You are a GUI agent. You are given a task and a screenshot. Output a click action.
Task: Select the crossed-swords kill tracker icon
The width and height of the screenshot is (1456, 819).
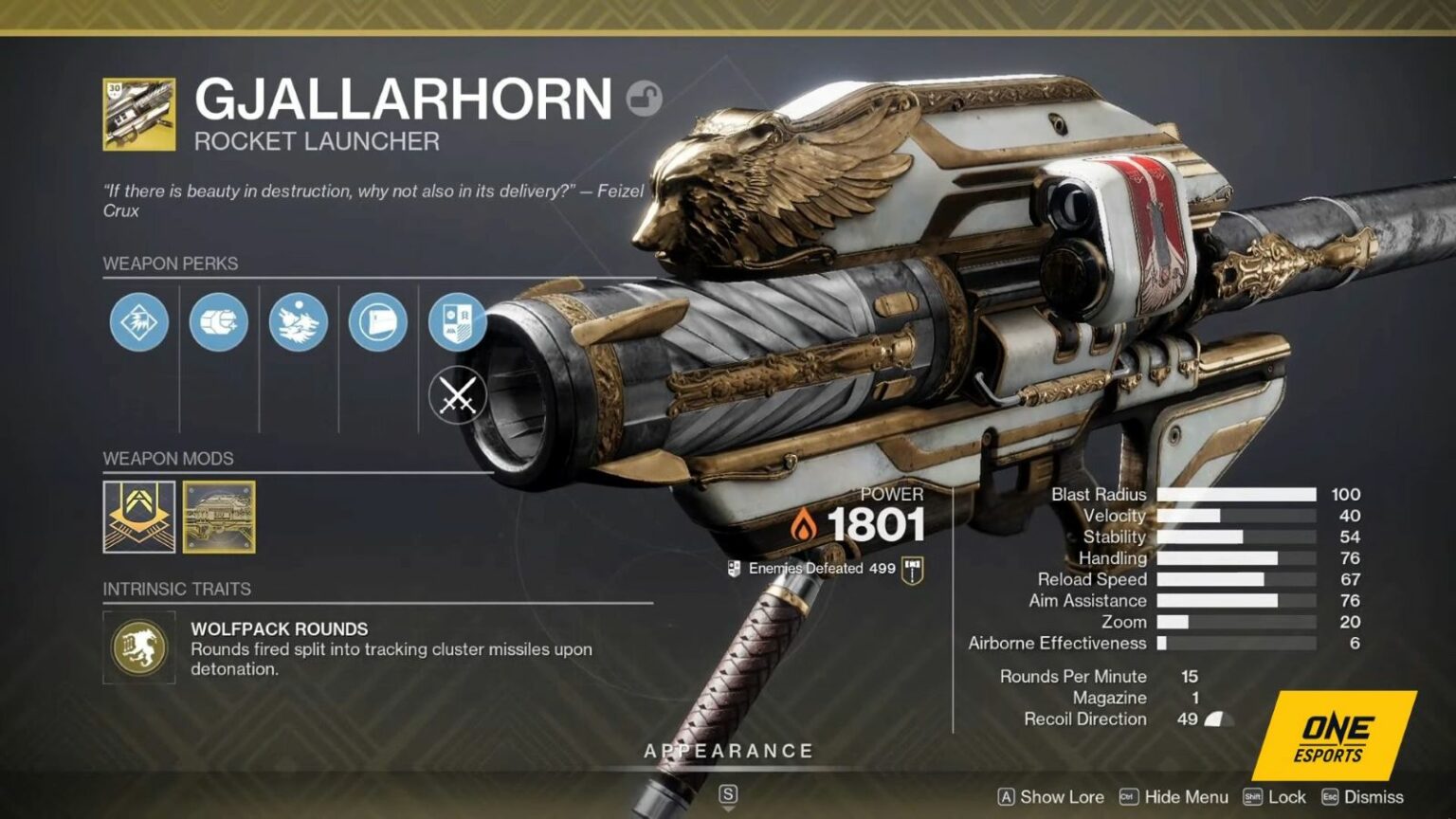[457, 395]
